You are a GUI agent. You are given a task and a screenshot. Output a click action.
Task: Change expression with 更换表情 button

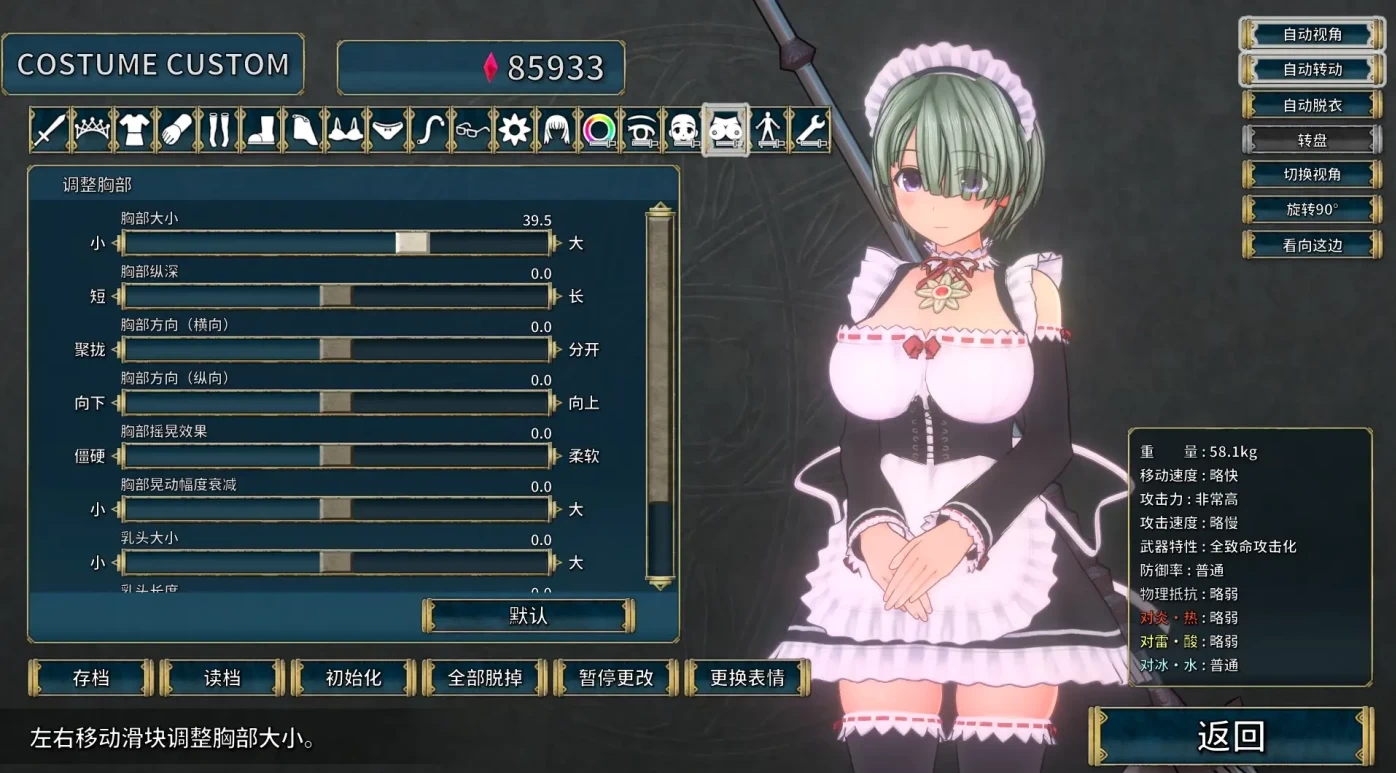[747, 678]
